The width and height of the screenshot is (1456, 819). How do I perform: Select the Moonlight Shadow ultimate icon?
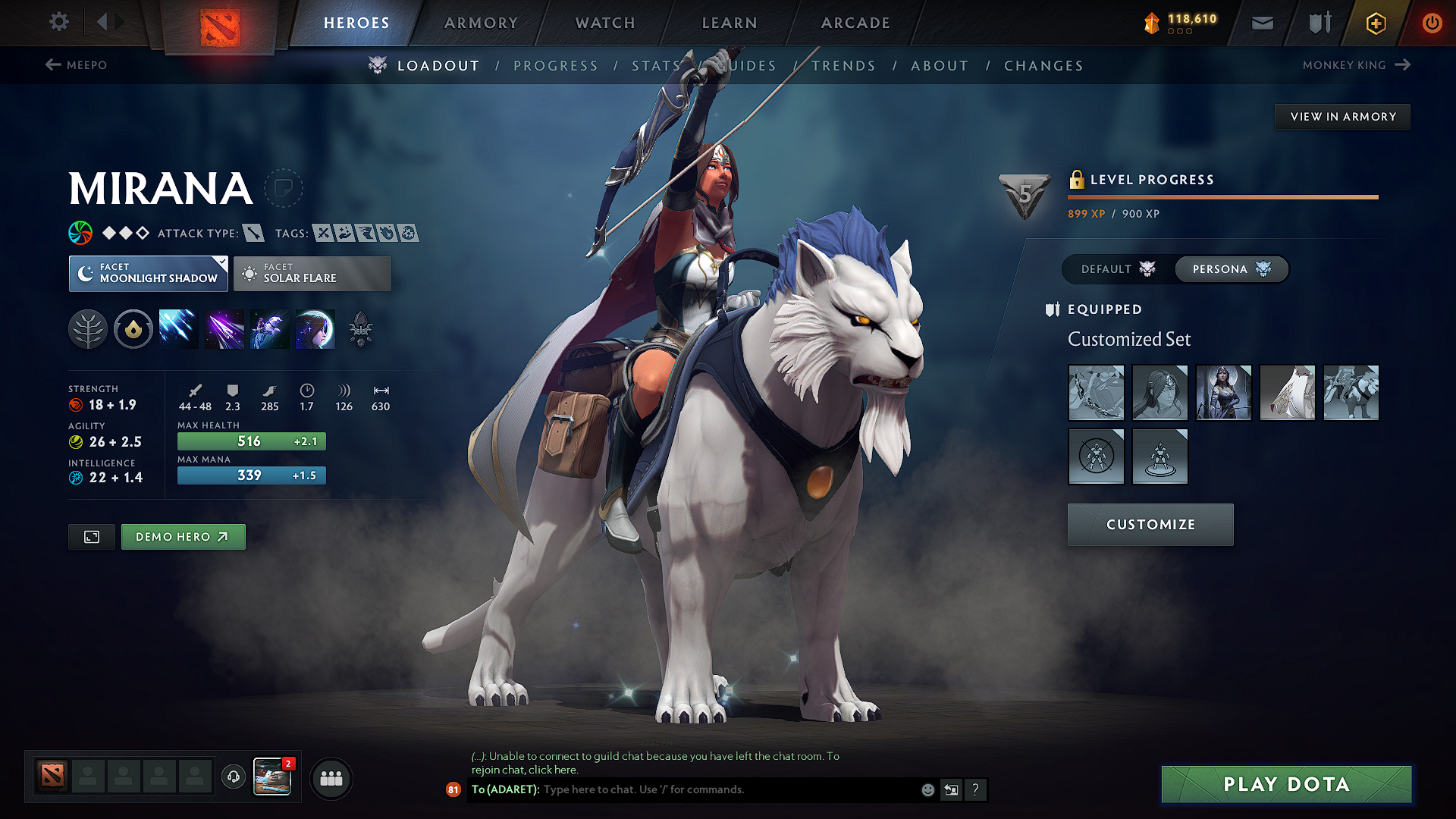tap(315, 328)
